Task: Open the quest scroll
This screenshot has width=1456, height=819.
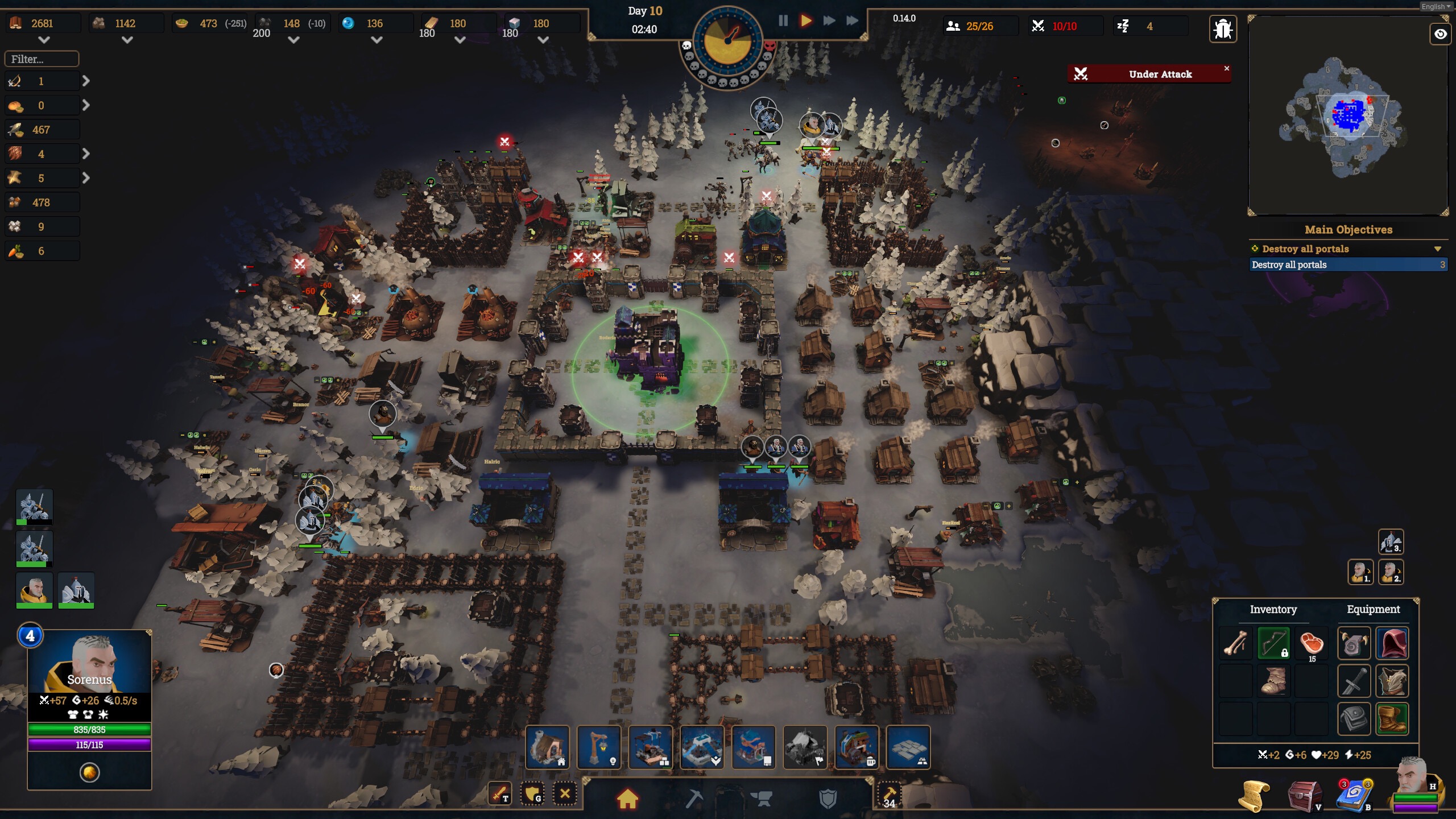Action: coord(1254,795)
